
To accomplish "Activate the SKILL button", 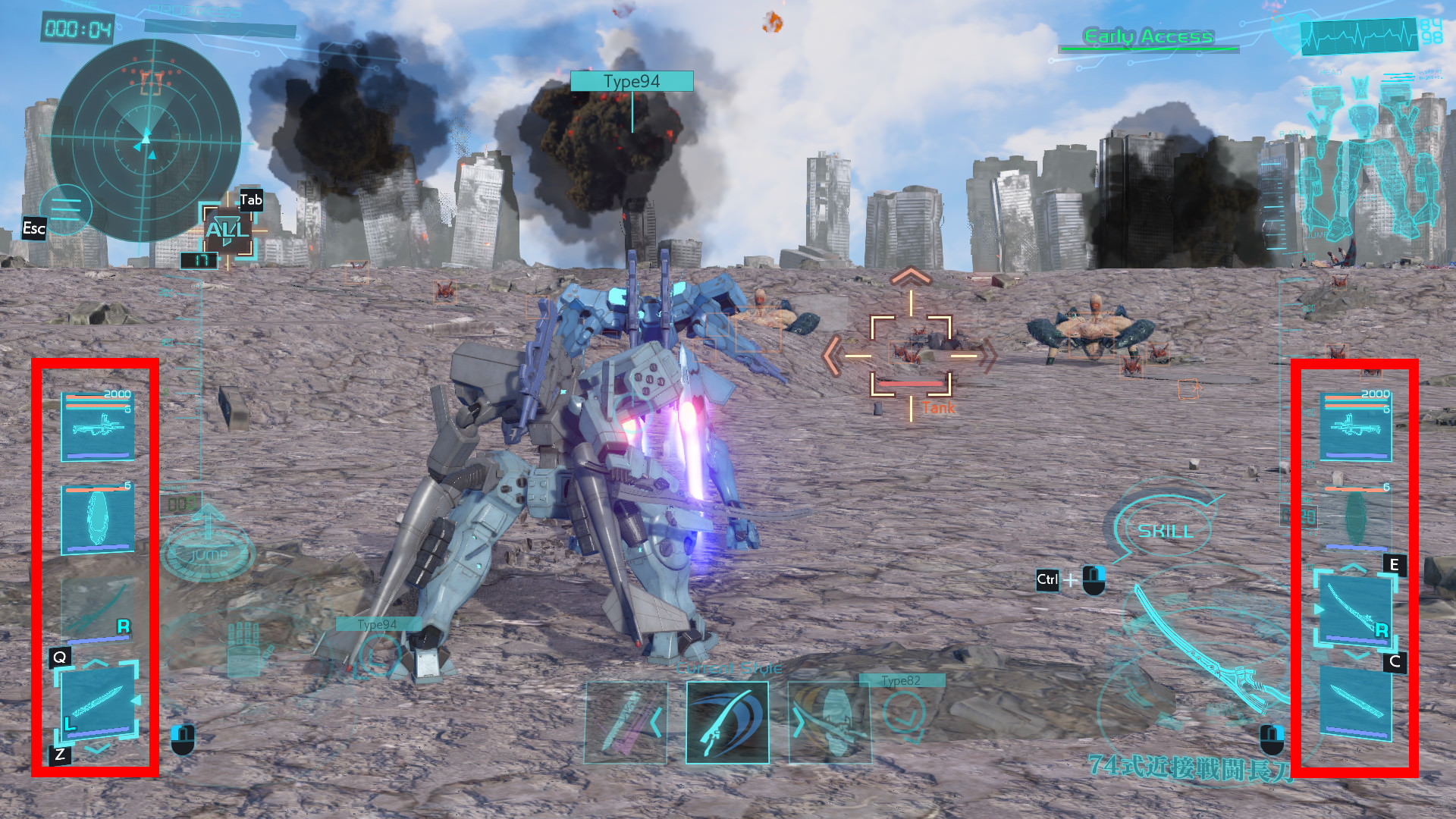I will point(1165,530).
